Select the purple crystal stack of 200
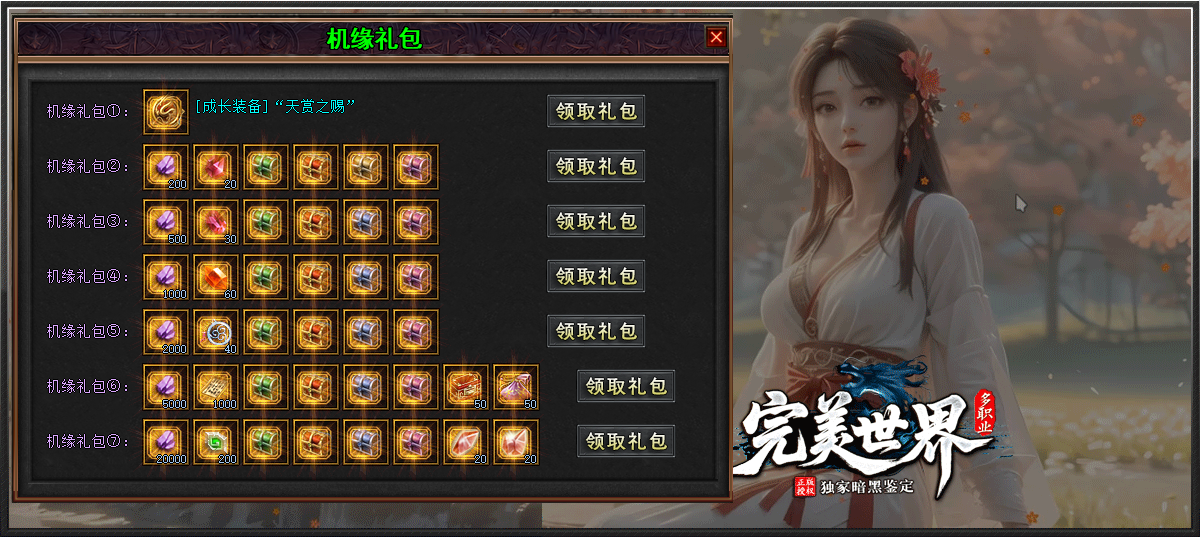This screenshot has width=1200, height=537. pos(166,166)
